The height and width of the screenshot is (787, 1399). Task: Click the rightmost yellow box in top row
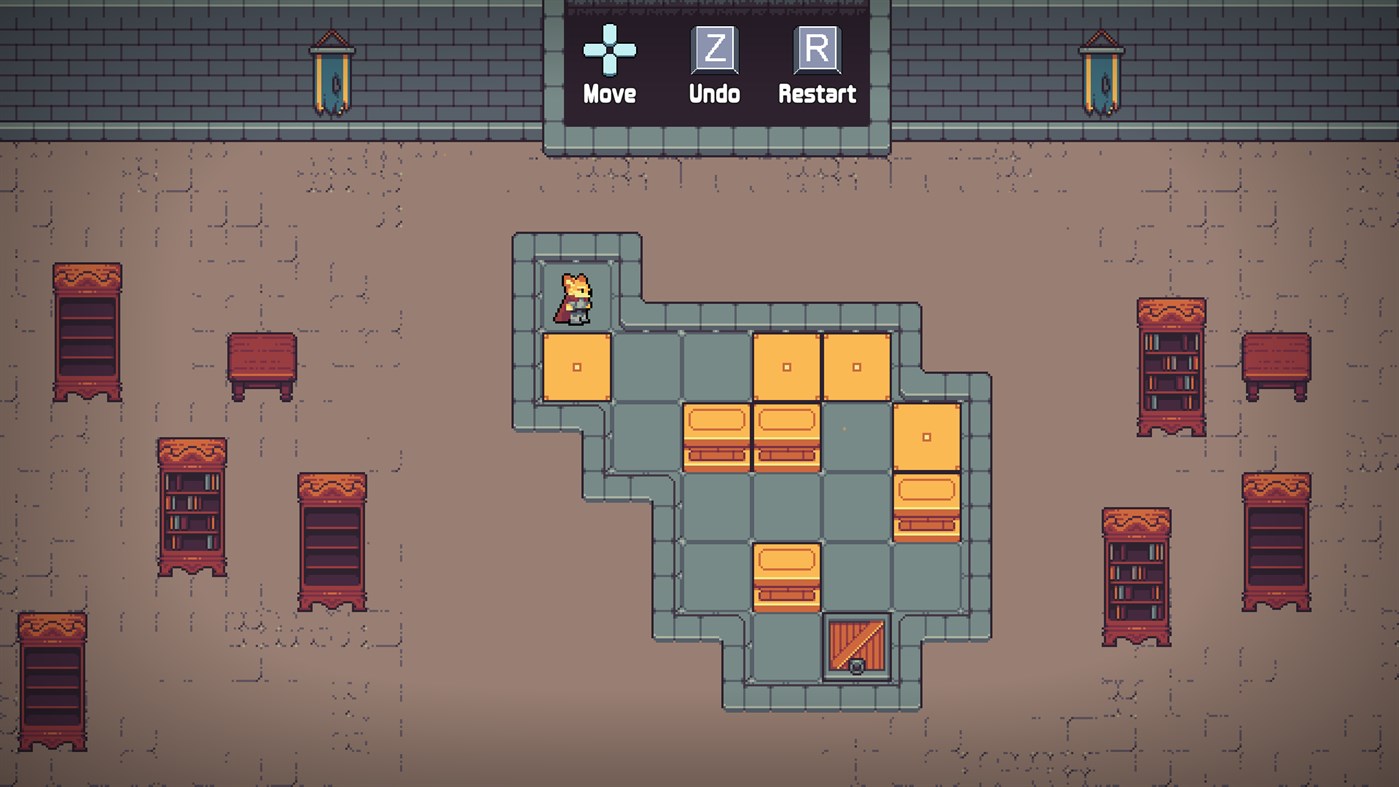click(855, 366)
